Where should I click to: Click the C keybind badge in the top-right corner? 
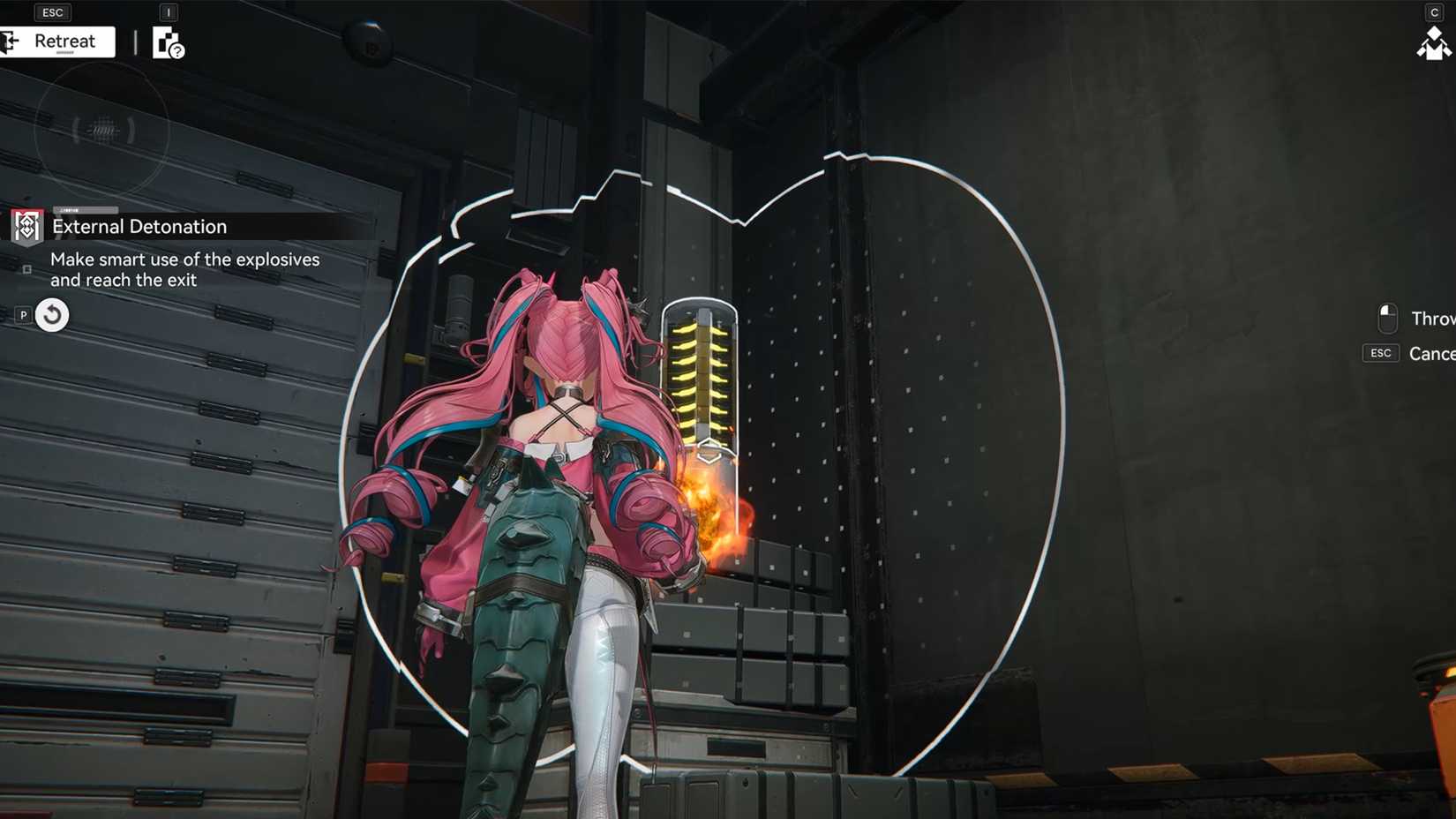pyautogui.click(x=1436, y=12)
